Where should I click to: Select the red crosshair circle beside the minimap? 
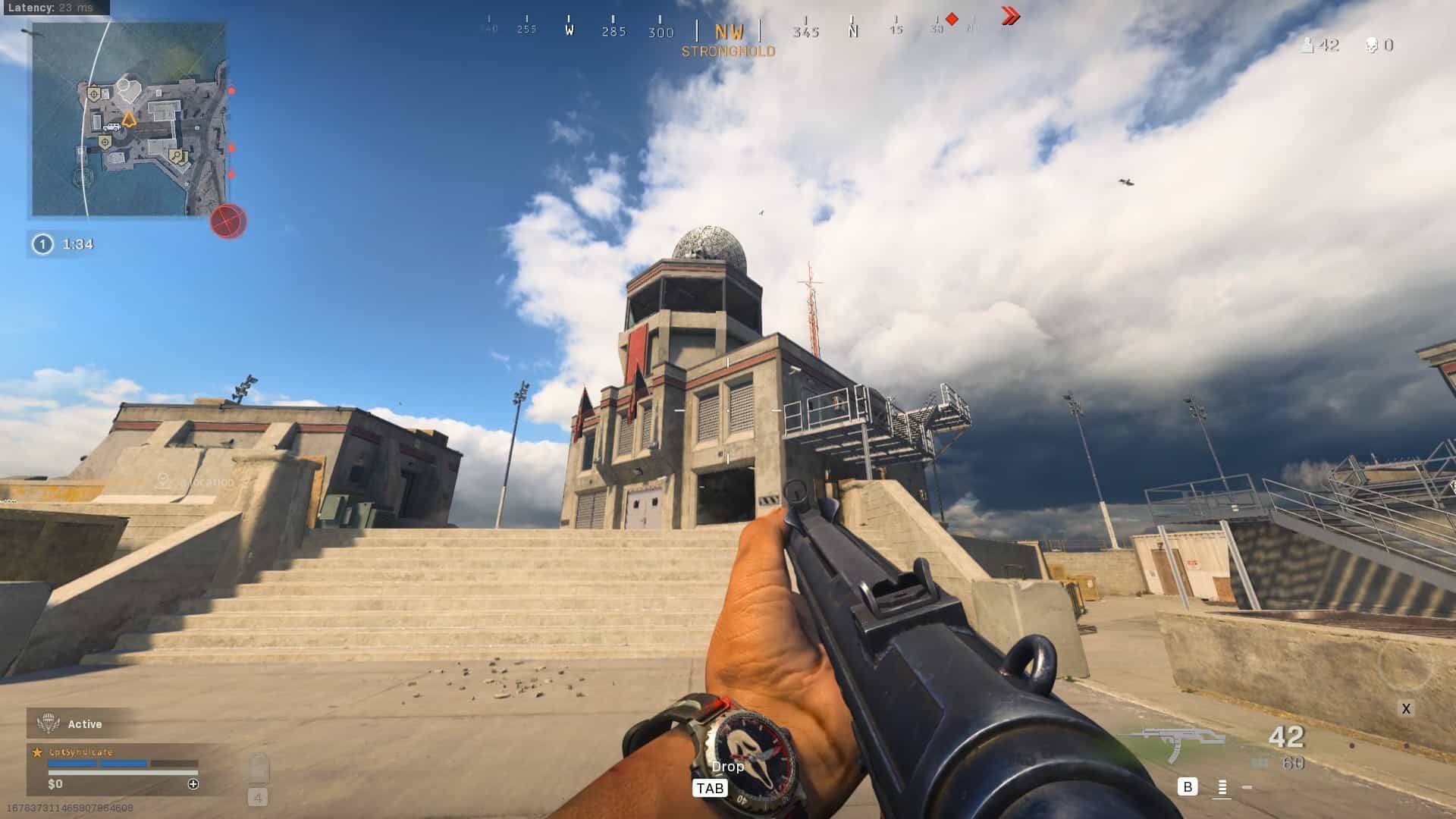[228, 221]
